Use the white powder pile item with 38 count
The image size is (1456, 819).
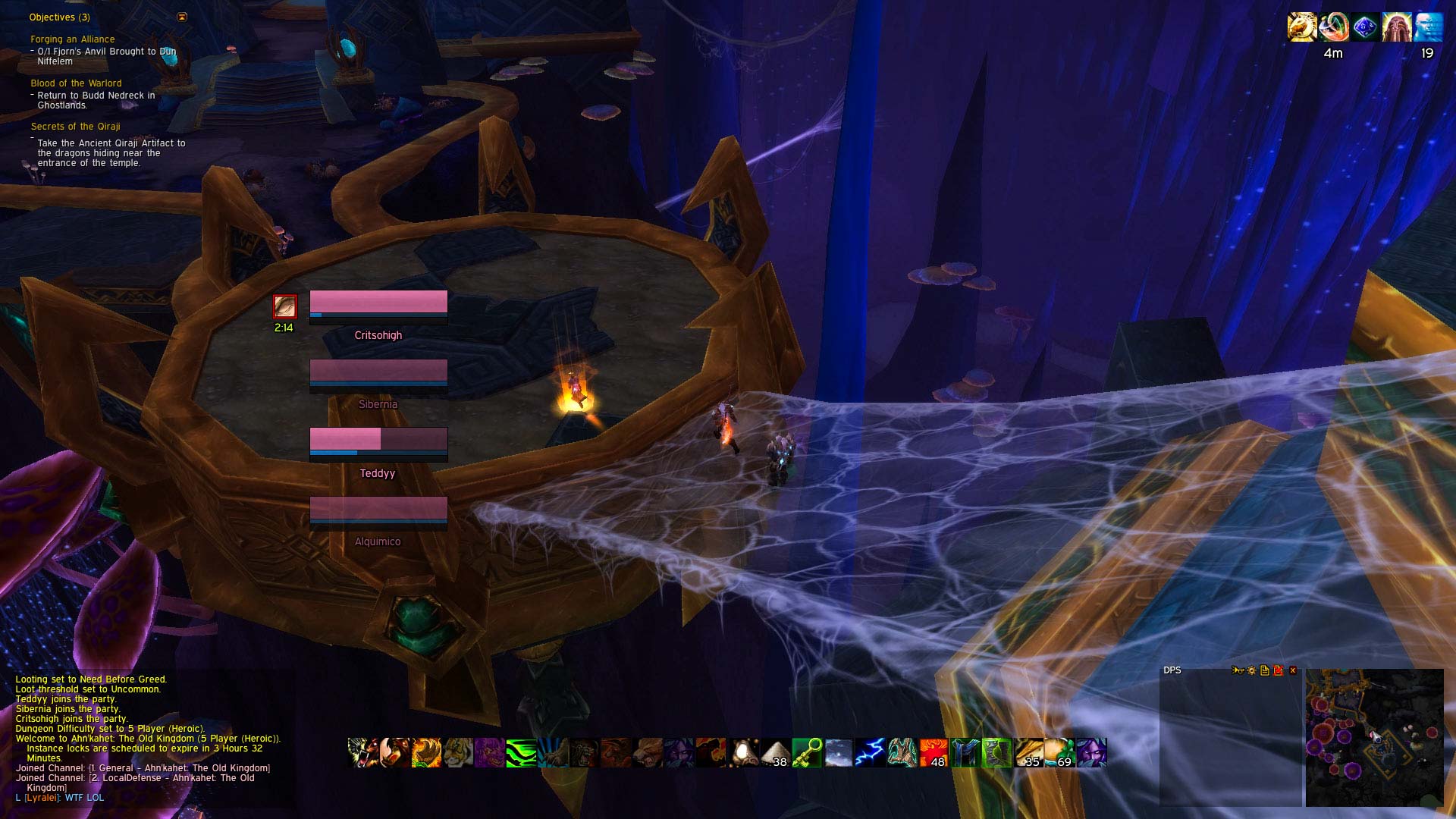point(775,753)
